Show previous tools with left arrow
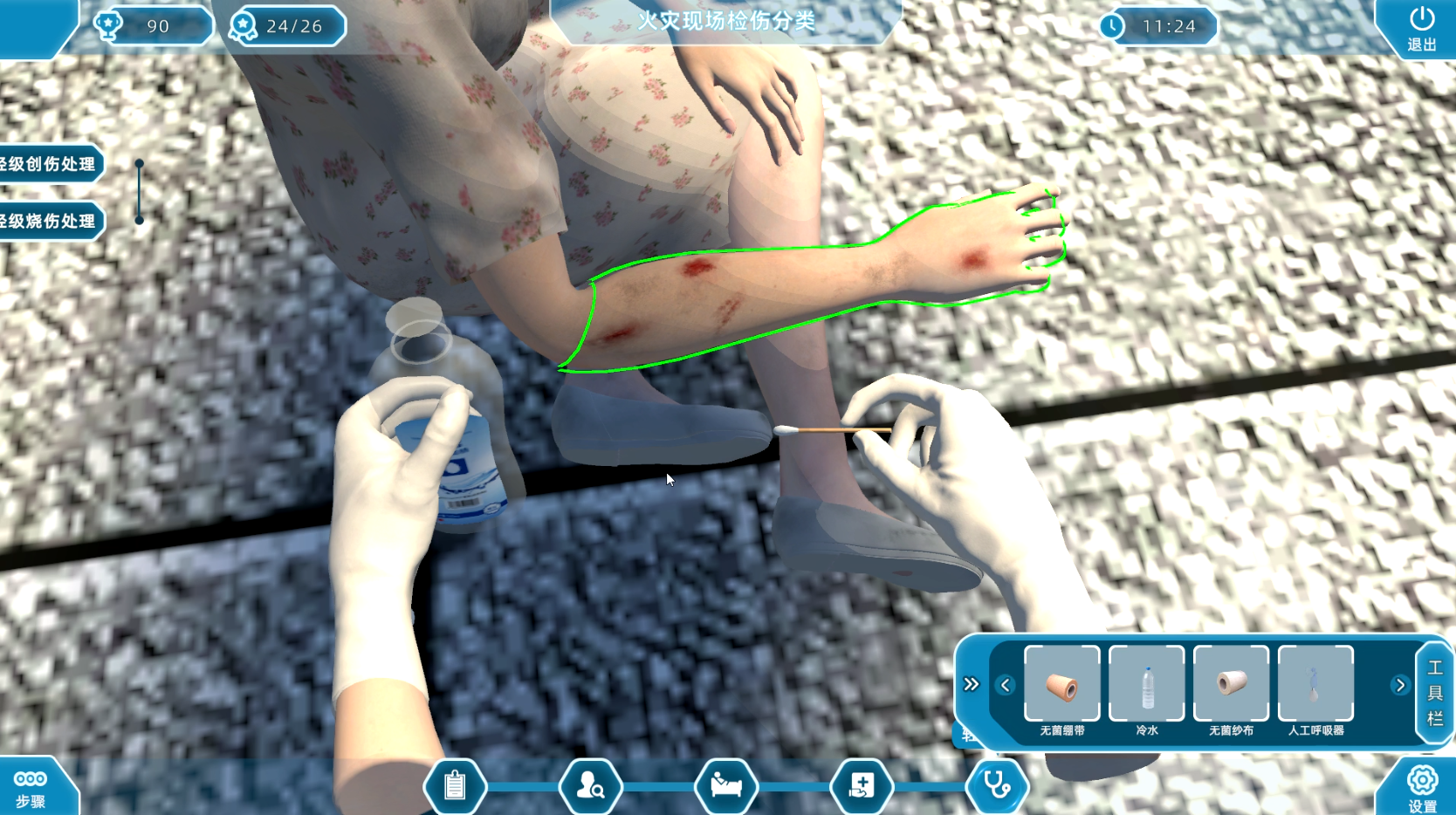The height and width of the screenshot is (815, 1456). pyautogui.click(x=1006, y=685)
